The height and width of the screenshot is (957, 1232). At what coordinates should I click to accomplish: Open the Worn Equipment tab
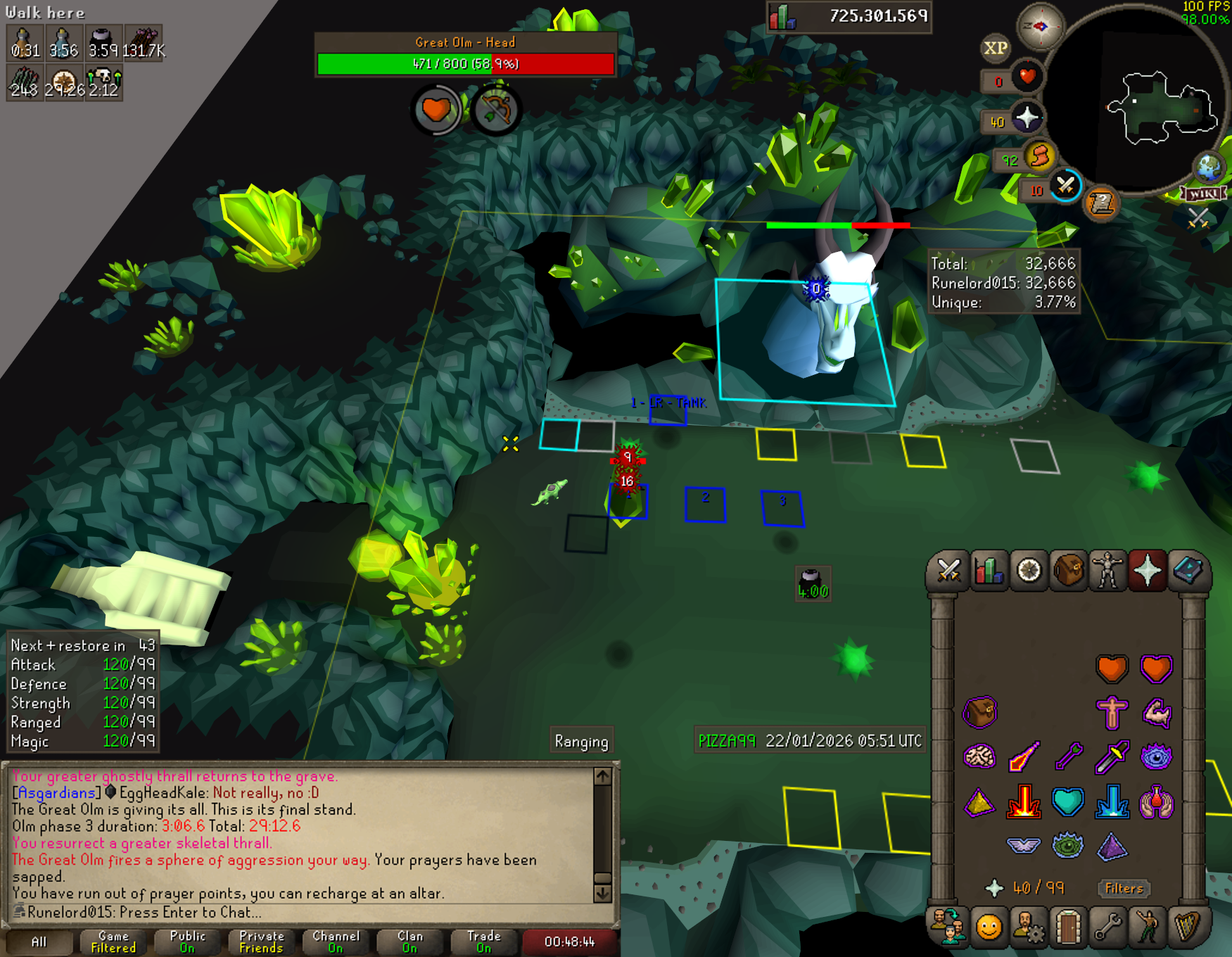pyautogui.click(x=1107, y=570)
